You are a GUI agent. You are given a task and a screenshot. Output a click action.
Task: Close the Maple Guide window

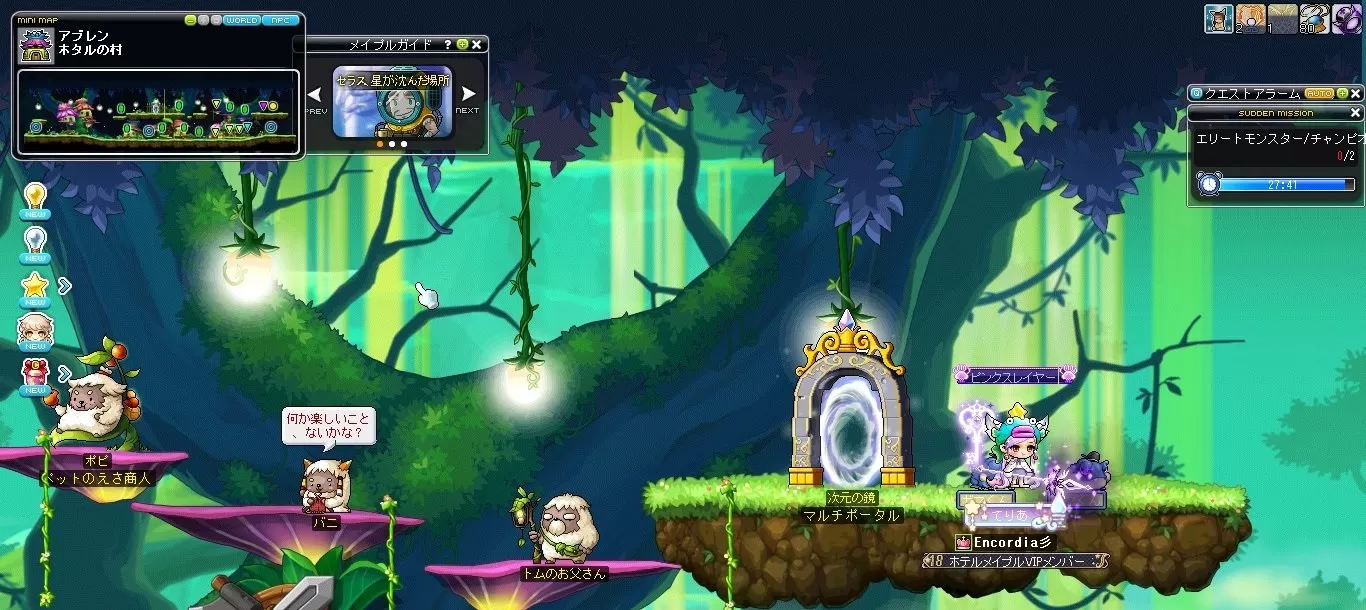[477, 45]
